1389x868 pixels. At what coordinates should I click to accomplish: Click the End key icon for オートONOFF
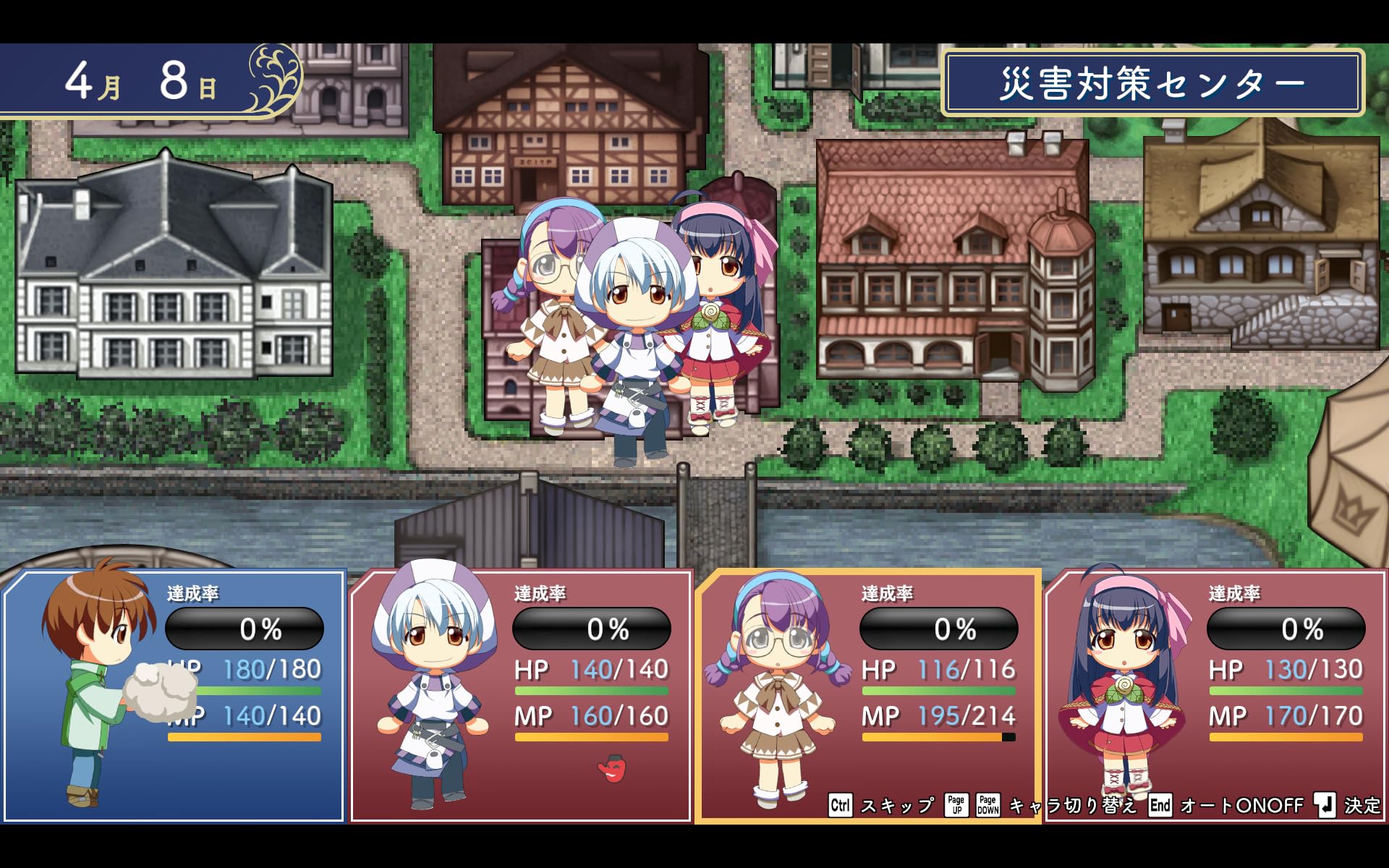pos(1160,805)
